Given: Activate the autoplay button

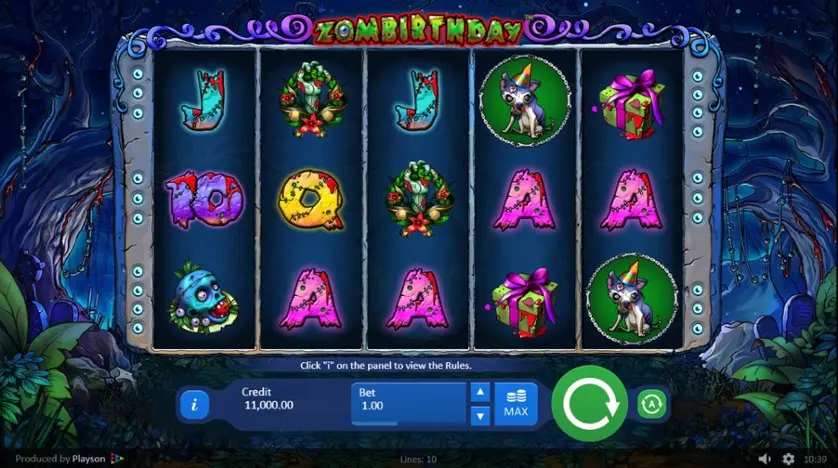Looking at the screenshot, I should point(651,404).
